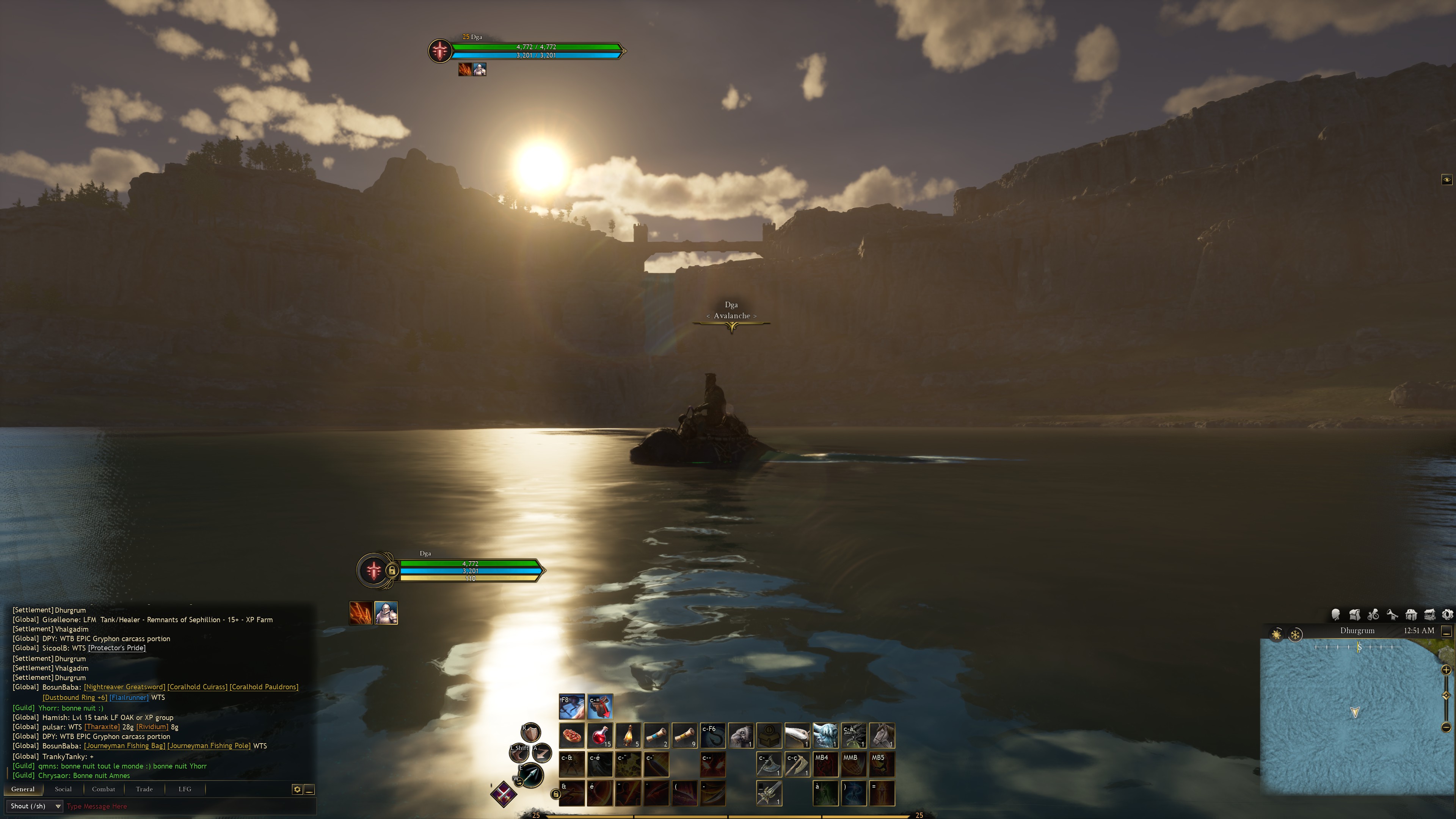Show the LFG chat tab
The image size is (1456, 819).
coord(185,789)
